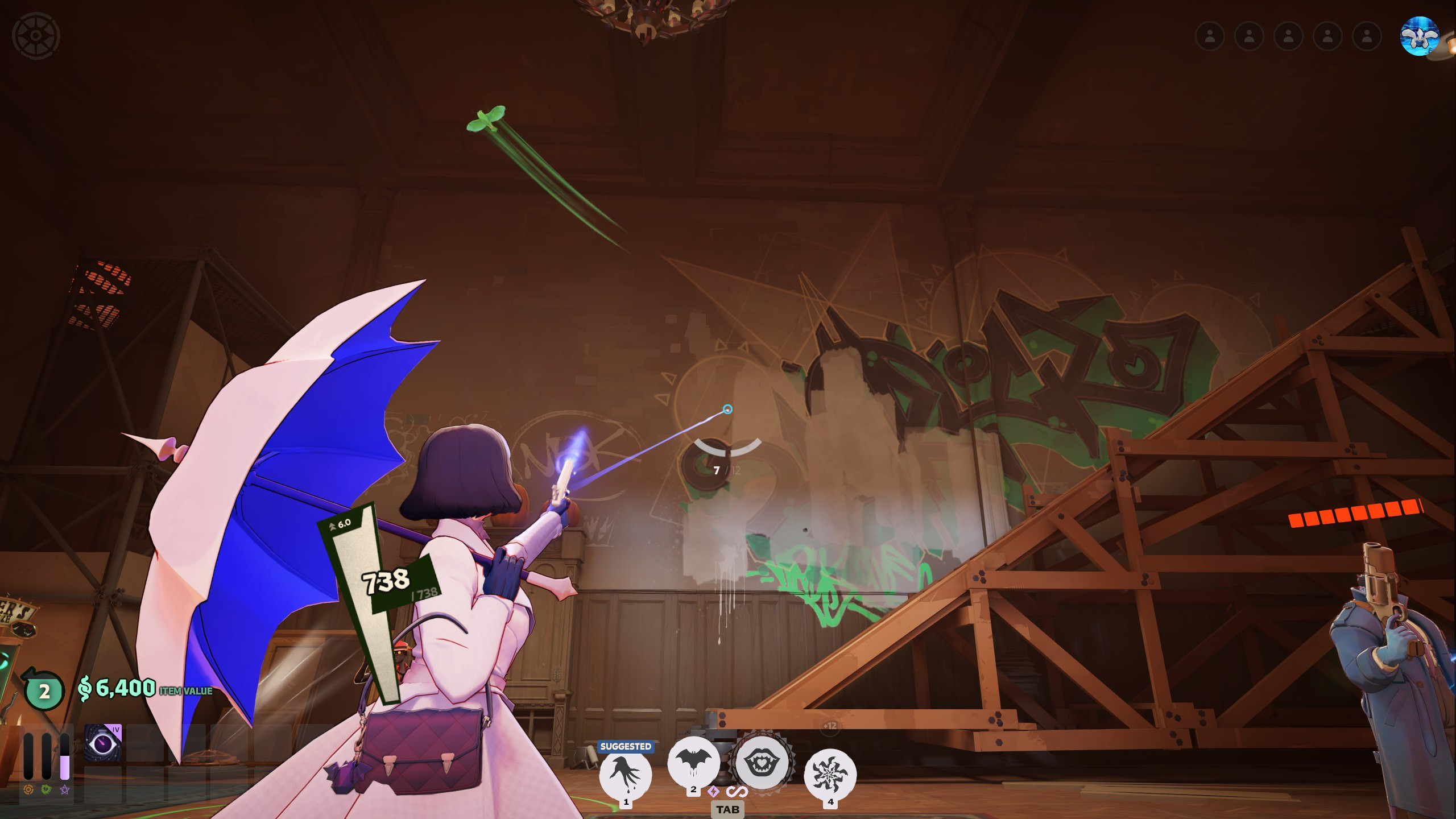Open the purple spirit star category
The width and height of the screenshot is (1456, 819).
click(65, 789)
